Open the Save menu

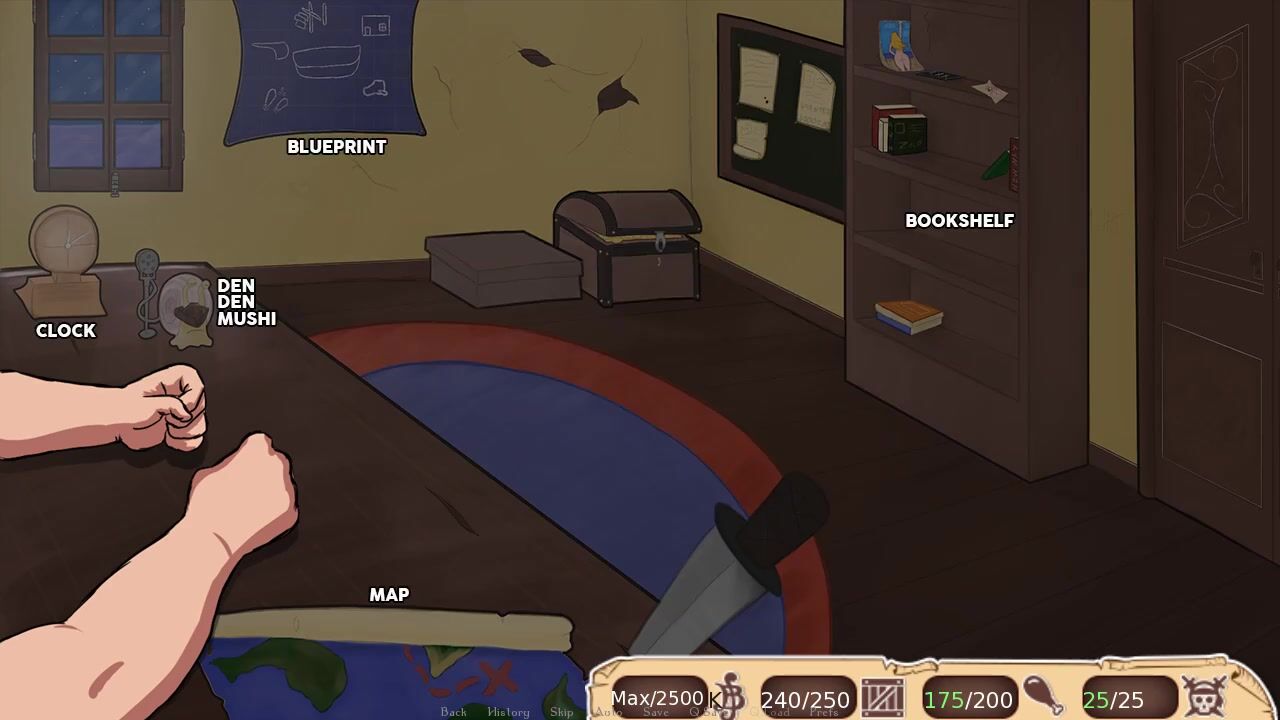(x=656, y=712)
